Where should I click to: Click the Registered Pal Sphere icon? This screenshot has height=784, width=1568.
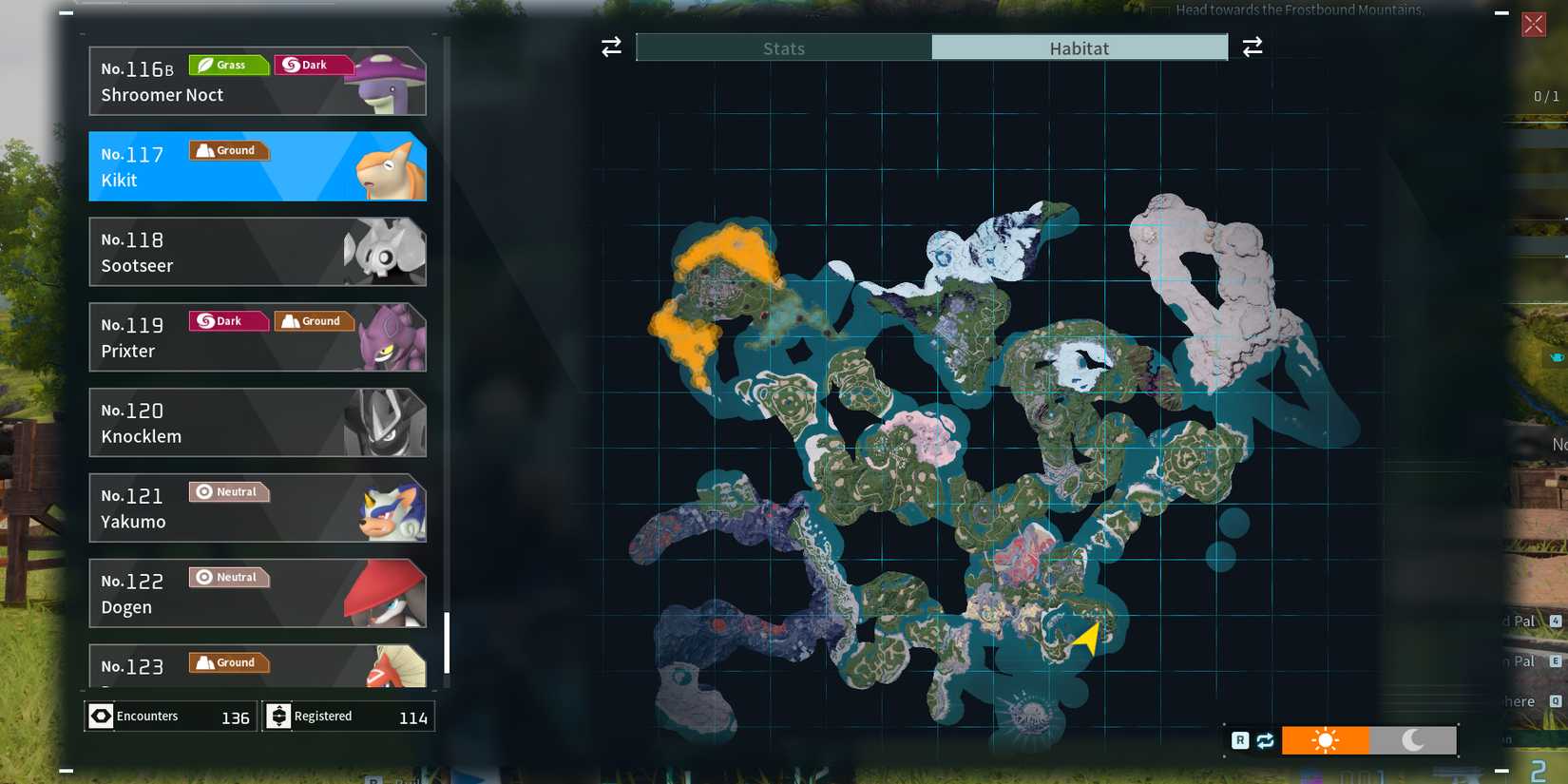coord(278,716)
